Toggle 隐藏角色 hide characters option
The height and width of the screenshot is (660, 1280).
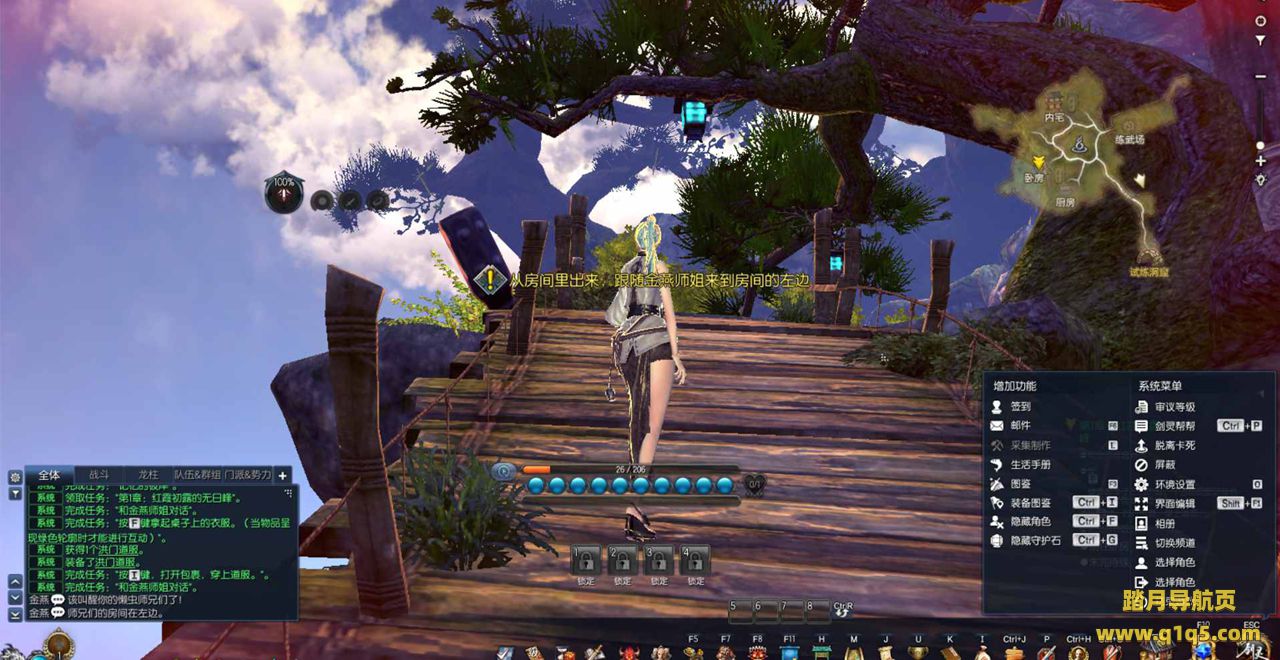[x=1029, y=522]
